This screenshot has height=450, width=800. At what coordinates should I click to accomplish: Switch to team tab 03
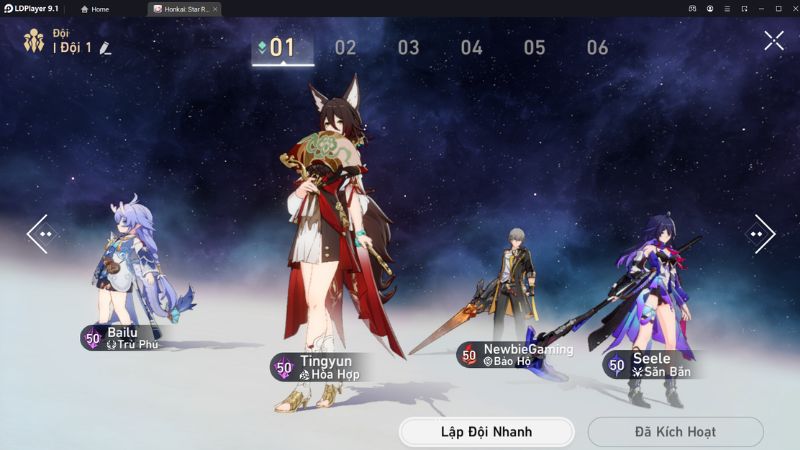point(408,47)
